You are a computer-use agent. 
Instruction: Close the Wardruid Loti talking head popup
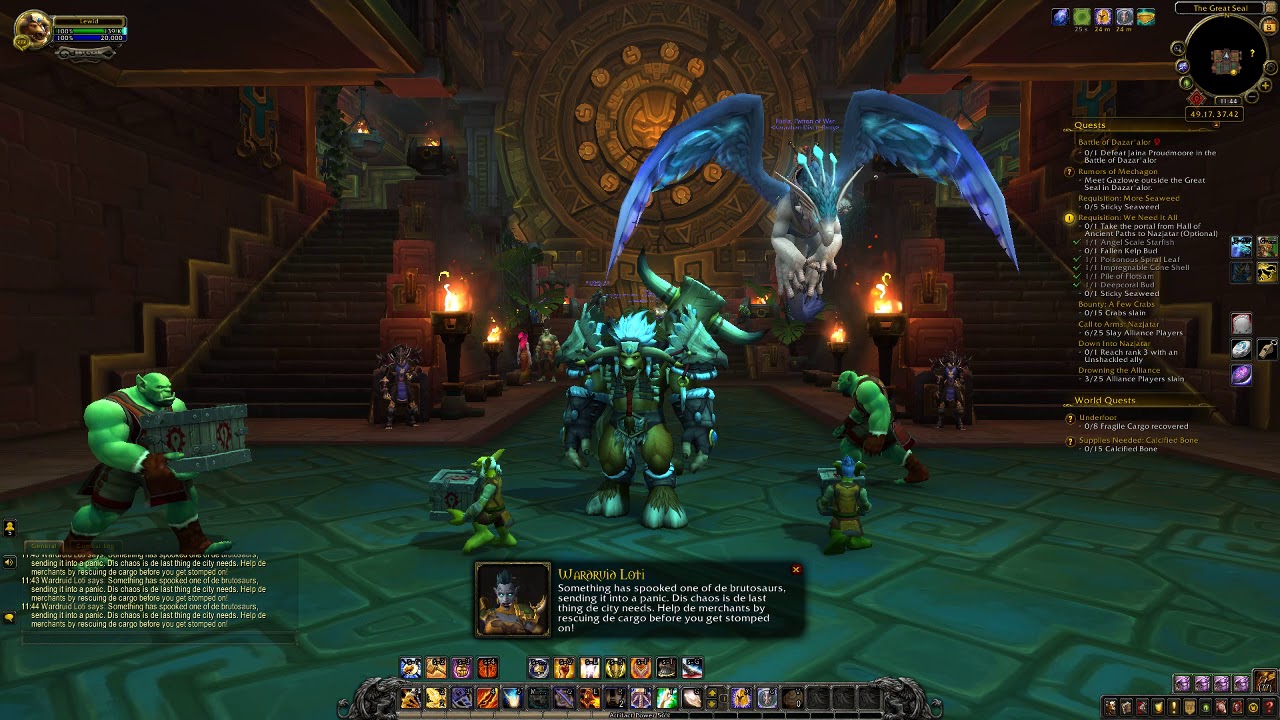click(796, 570)
